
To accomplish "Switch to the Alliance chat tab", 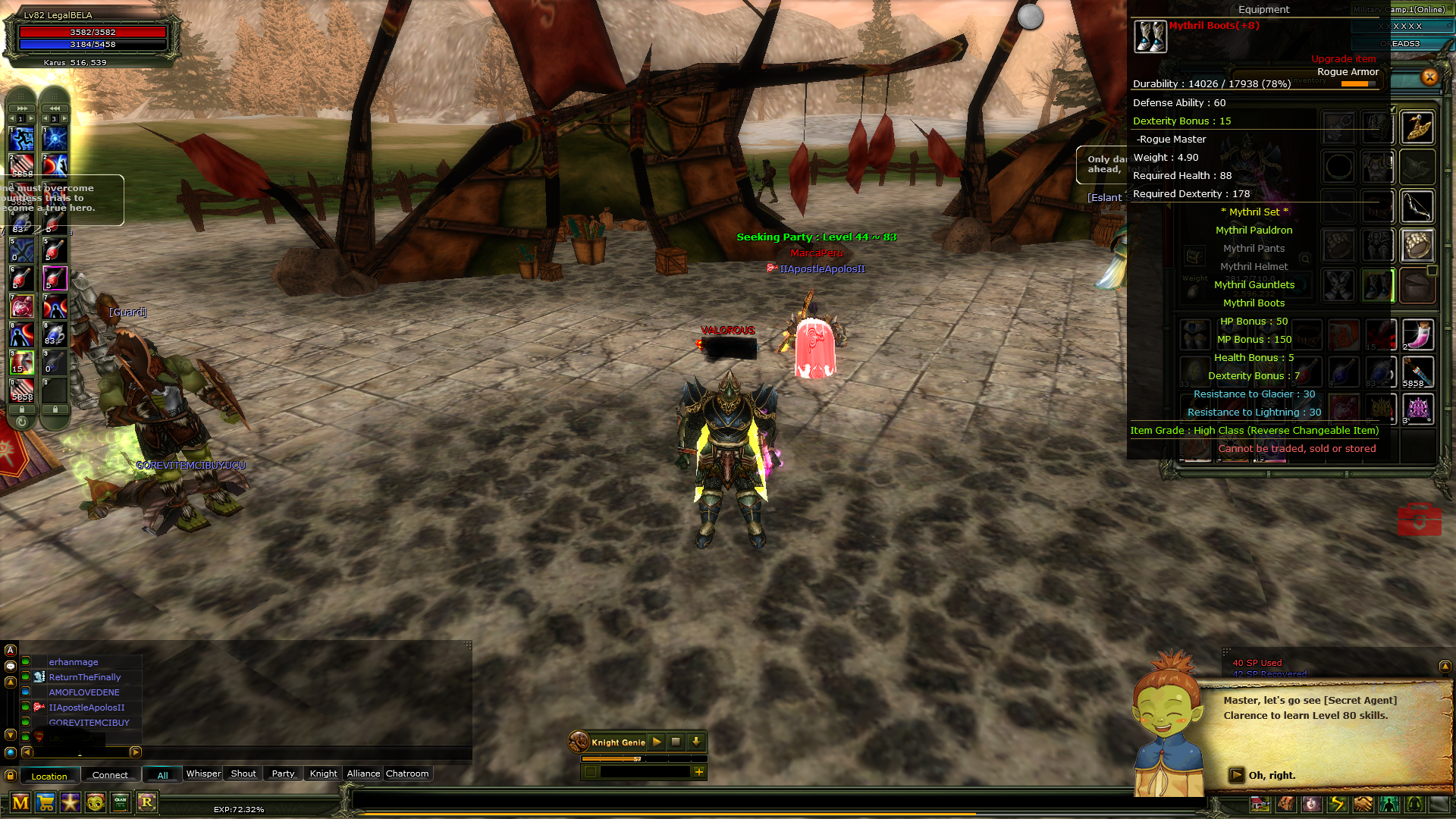I will 363,773.
